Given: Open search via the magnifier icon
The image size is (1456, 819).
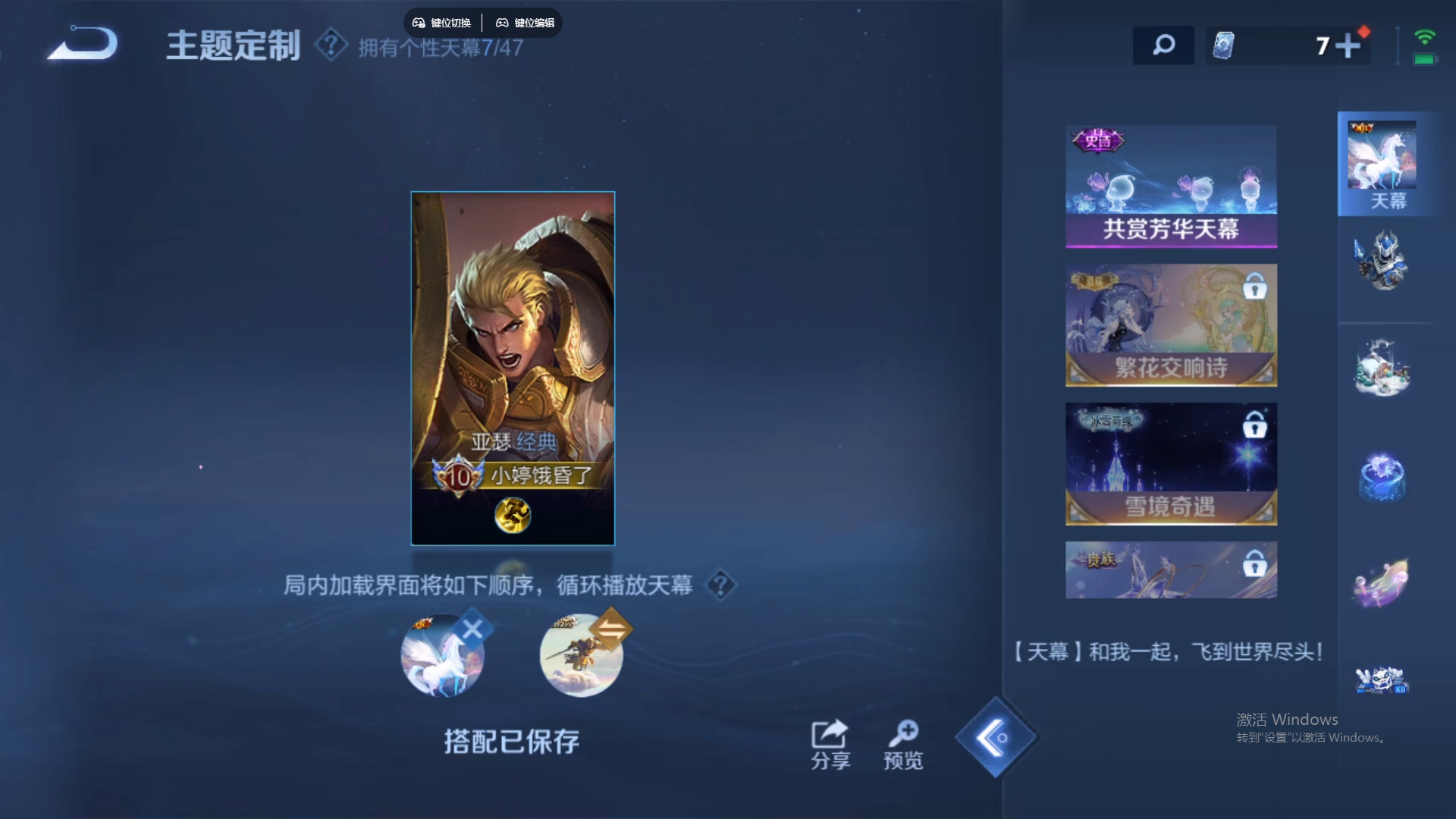Looking at the screenshot, I should pyautogui.click(x=1163, y=45).
